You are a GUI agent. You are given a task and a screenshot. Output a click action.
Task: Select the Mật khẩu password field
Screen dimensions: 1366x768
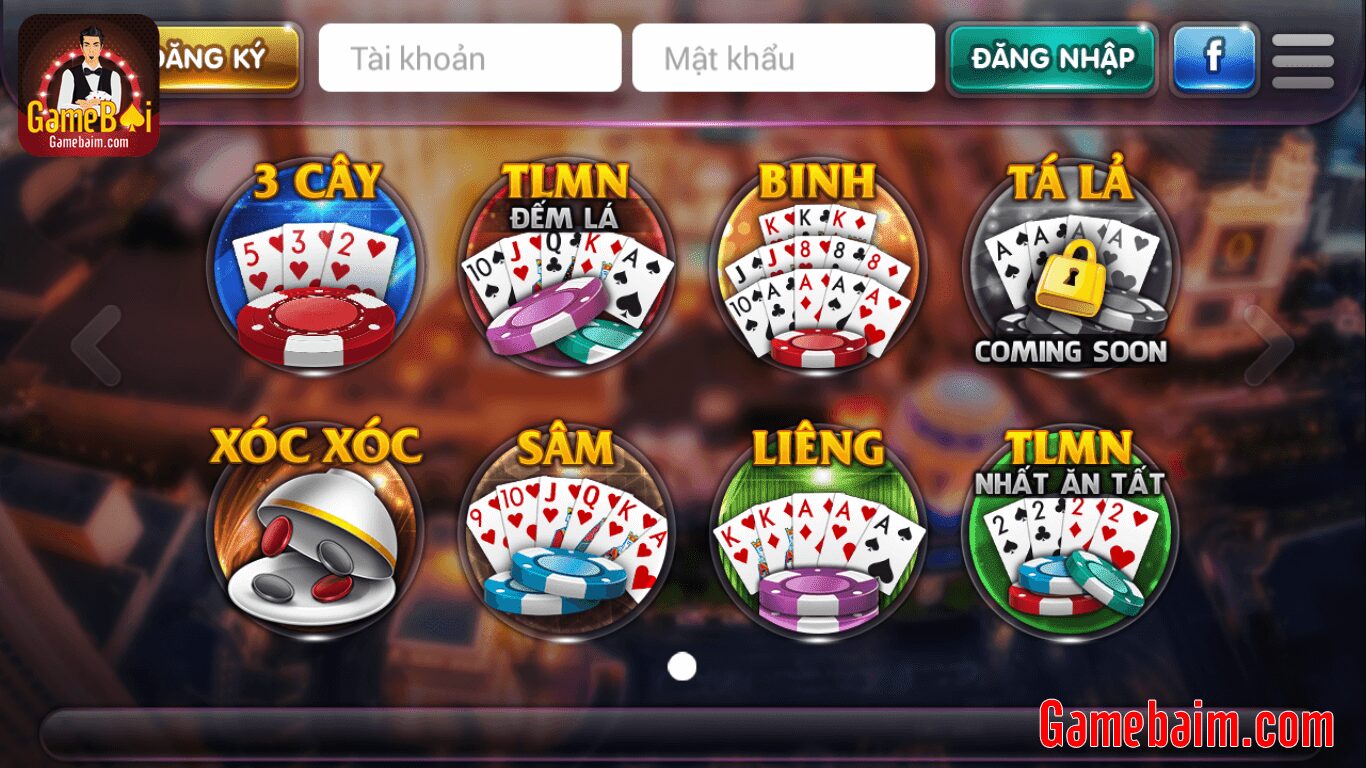tap(783, 58)
